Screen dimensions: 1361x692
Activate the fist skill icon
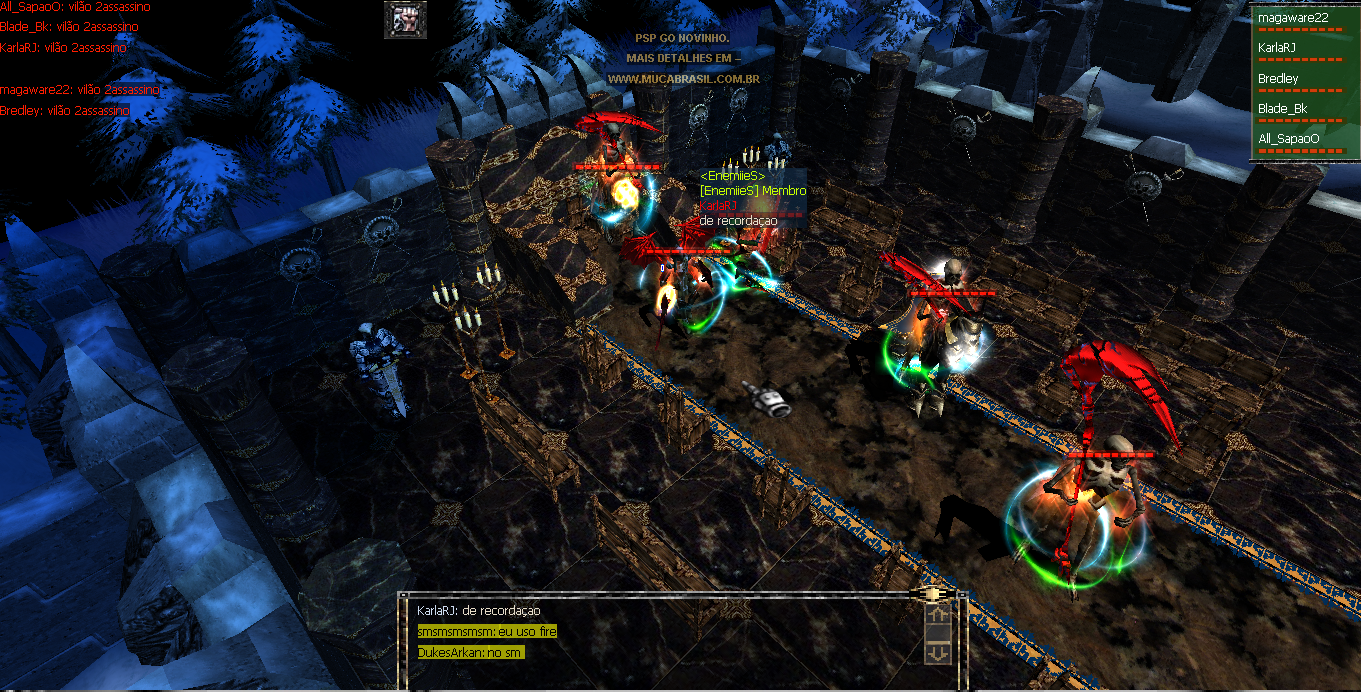click(405, 19)
